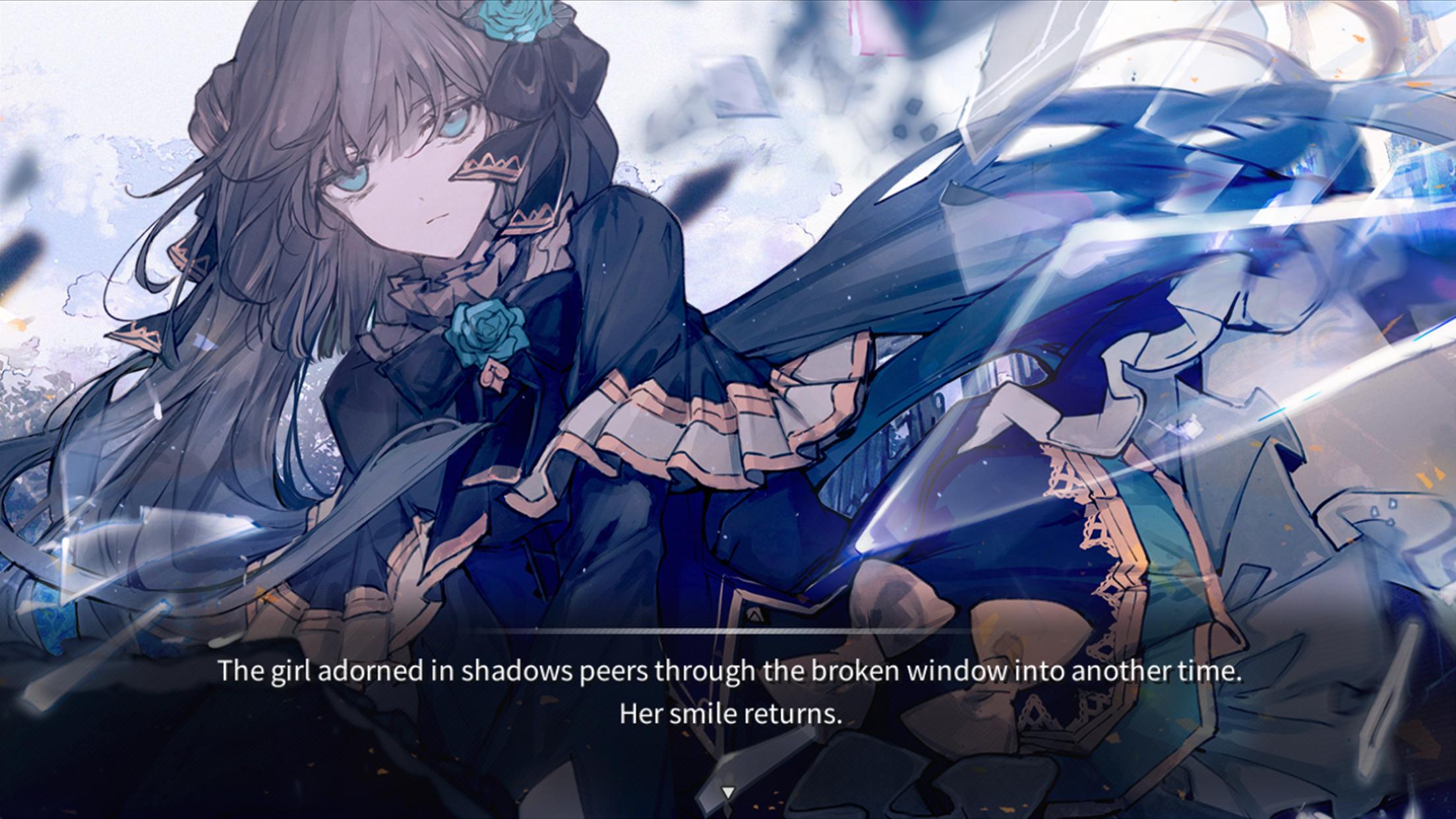Click the white continue arrow indicator
Image resolution: width=1456 pixels, height=819 pixels.
tap(727, 793)
